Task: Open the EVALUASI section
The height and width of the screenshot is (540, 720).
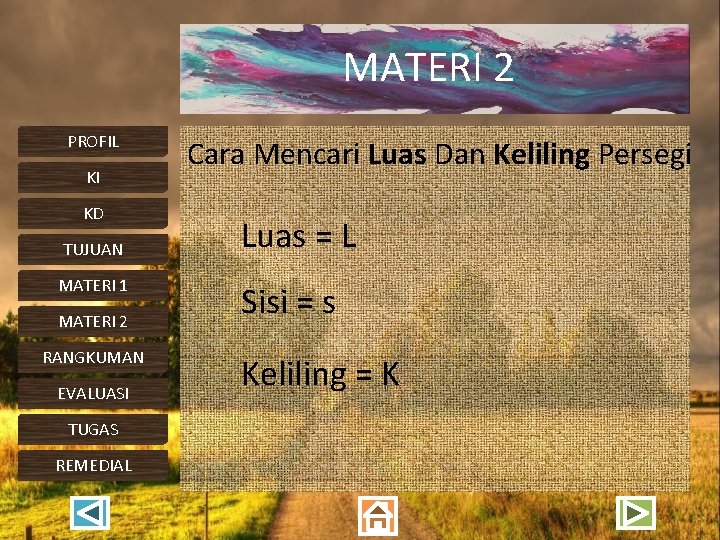Action: pyautogui.click(x=93, y=394)
